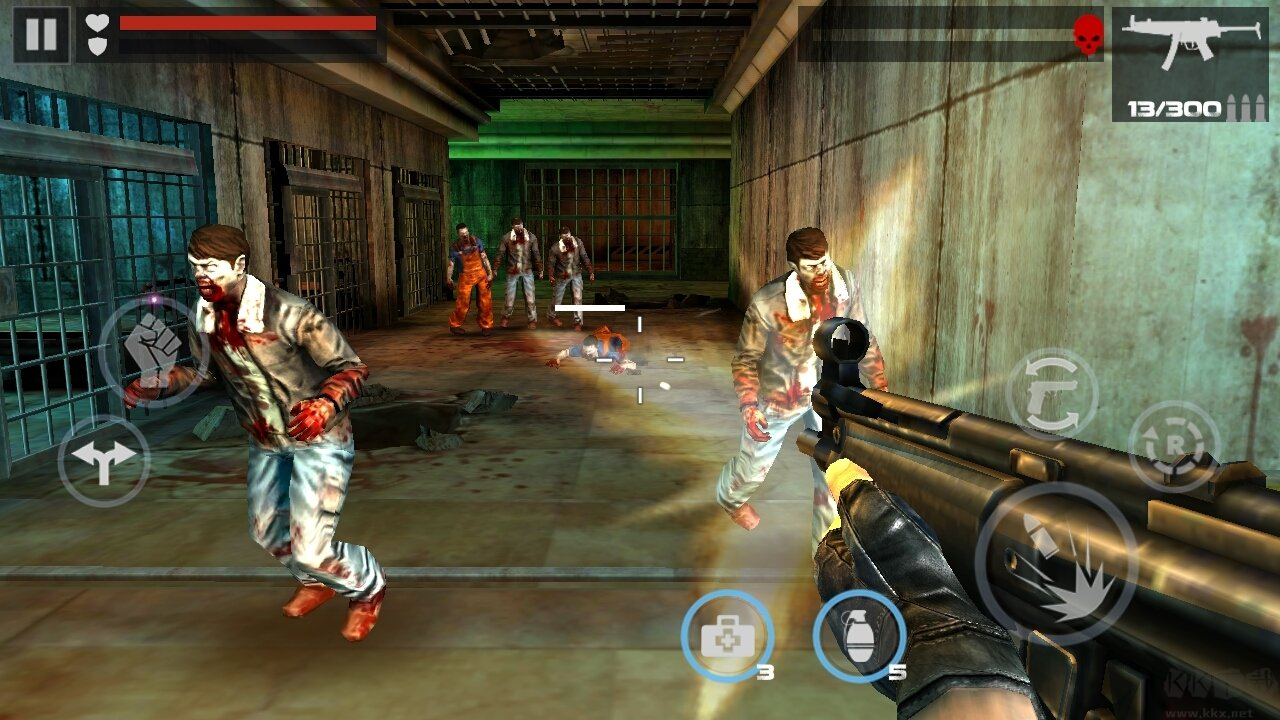Throw a grenade
The image size is (1280, 720).
pos(859,636)
